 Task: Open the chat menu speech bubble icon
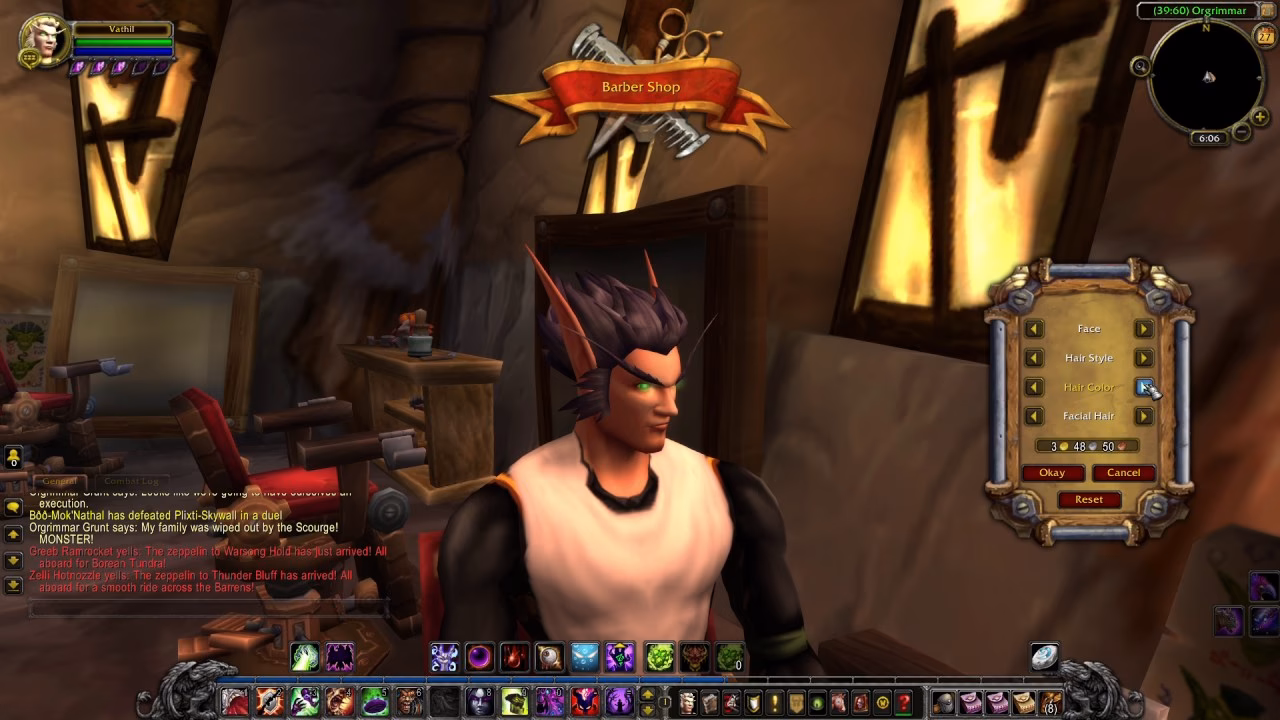[x=14, y=506]
